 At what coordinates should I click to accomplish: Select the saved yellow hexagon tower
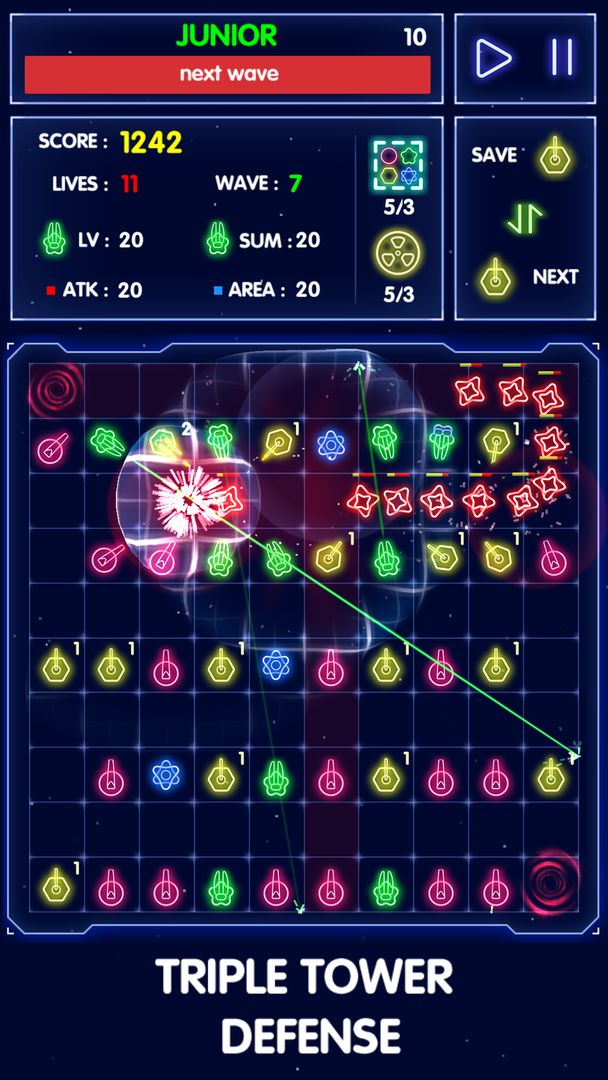553,155
